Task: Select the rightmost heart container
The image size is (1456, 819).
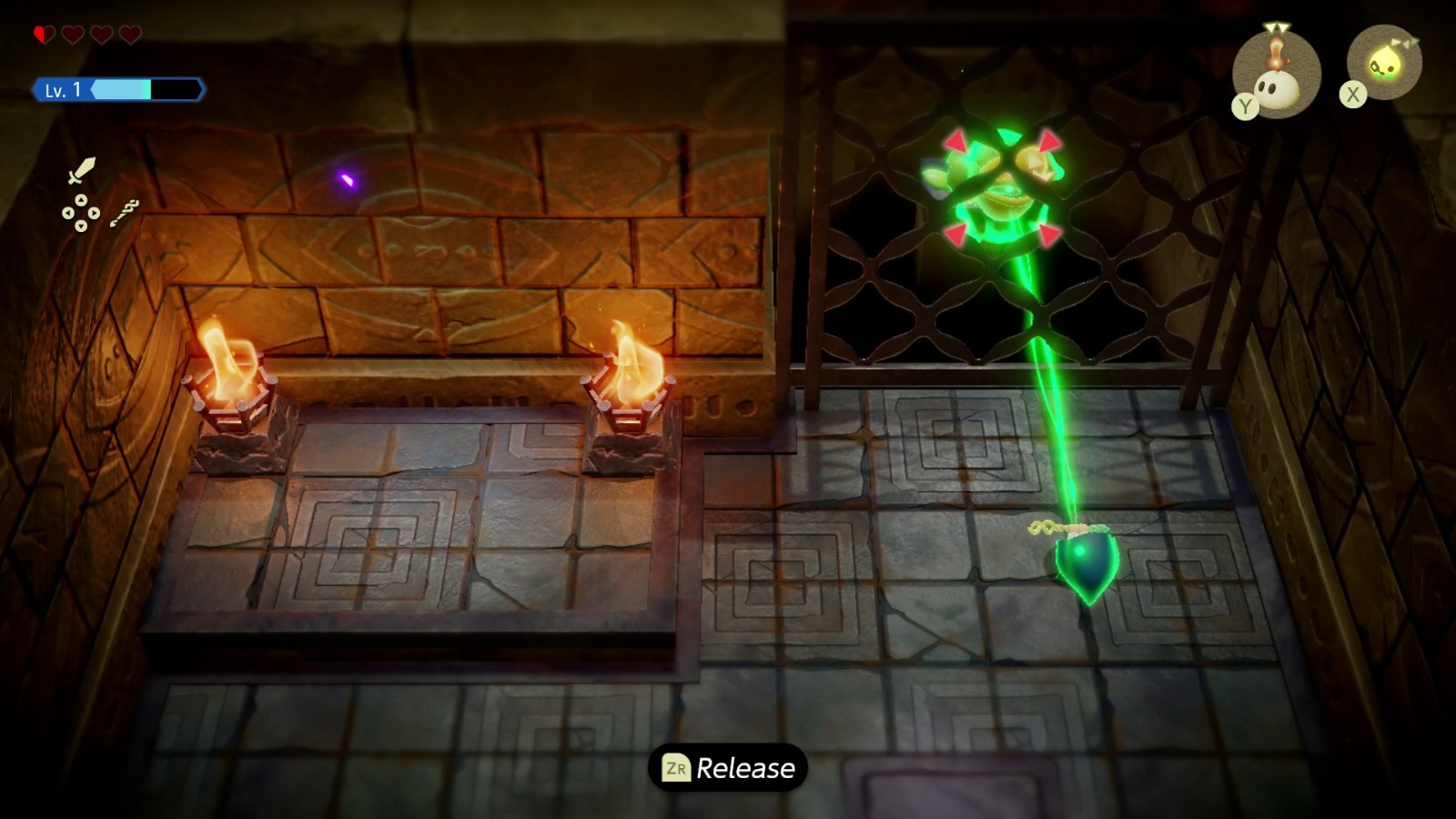Action: (130, 33)
